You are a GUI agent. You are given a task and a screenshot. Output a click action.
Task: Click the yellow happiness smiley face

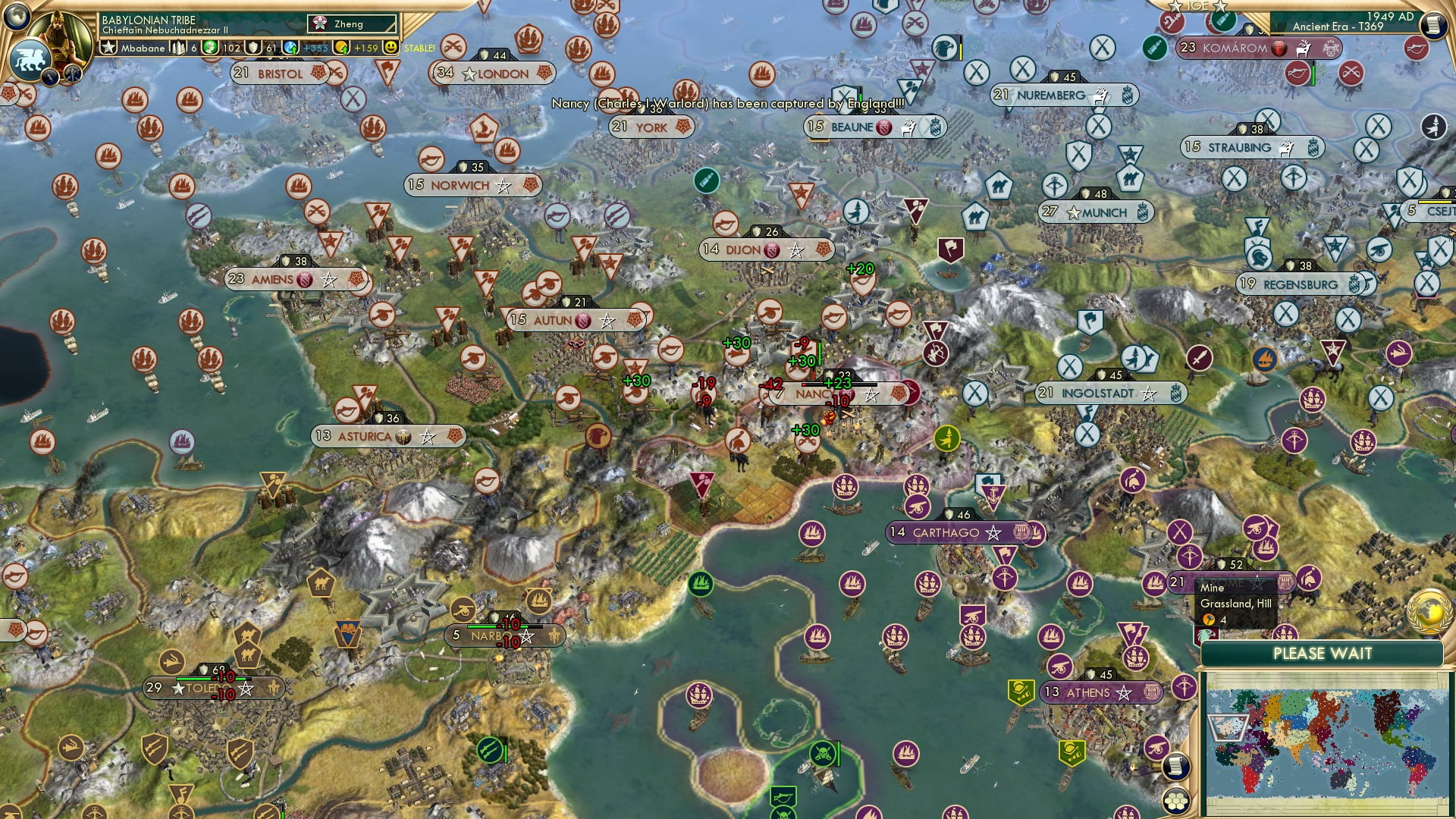pos(391,48)
